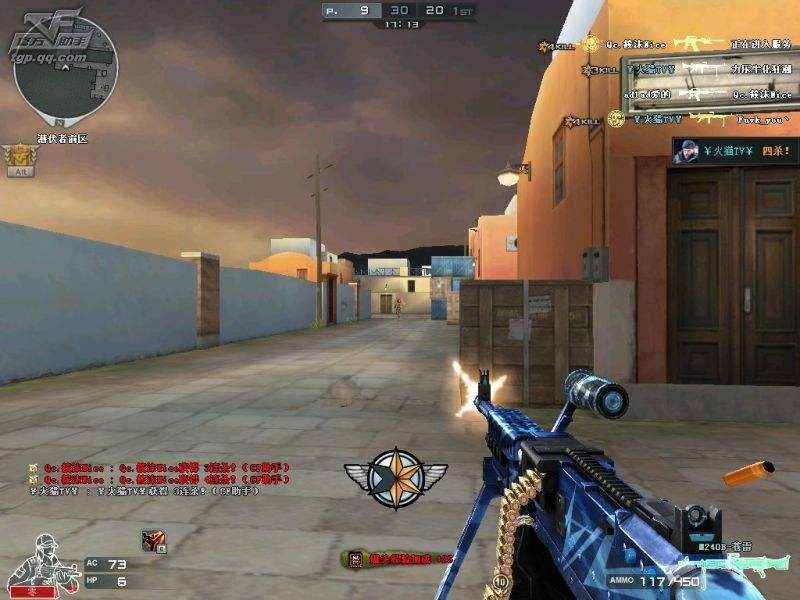Click the green item notice with the skull icon
The width and height of the screenshot is (800, 600).
396,558
